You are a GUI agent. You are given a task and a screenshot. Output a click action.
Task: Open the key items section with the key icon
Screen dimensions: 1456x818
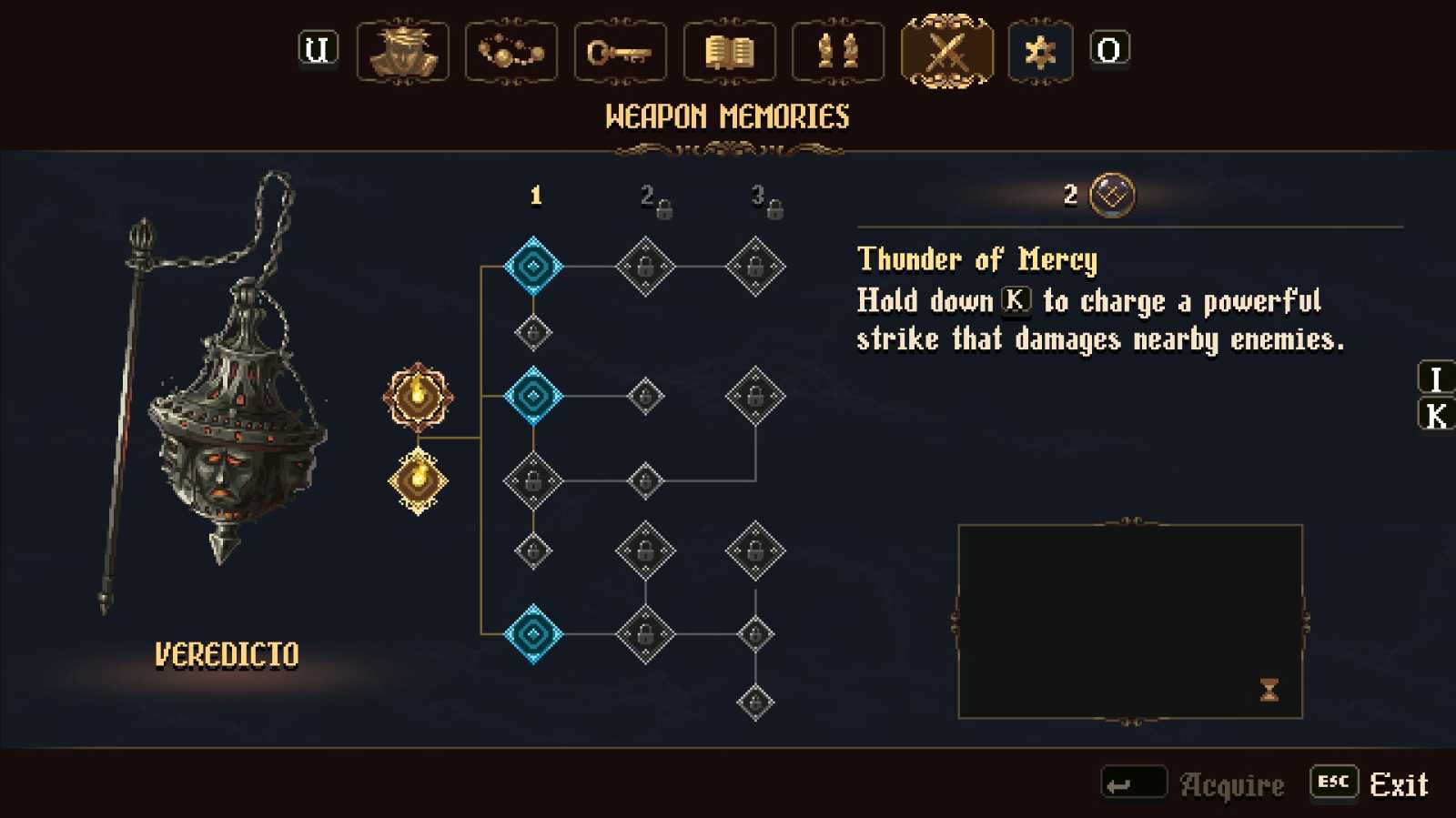coord(620,52)
